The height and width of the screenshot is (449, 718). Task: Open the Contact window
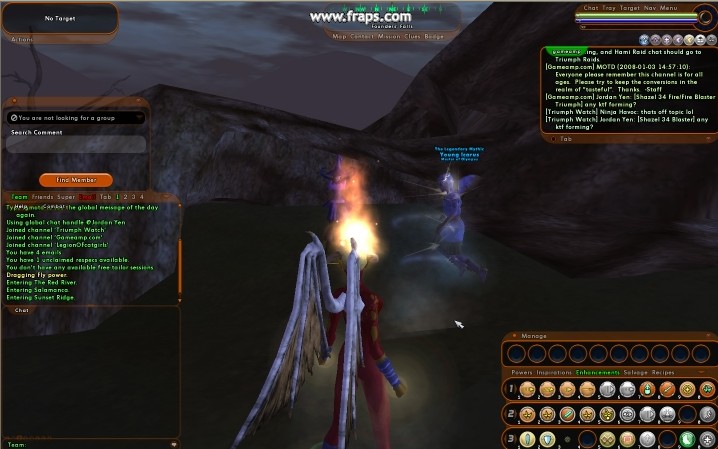point(363,36)
